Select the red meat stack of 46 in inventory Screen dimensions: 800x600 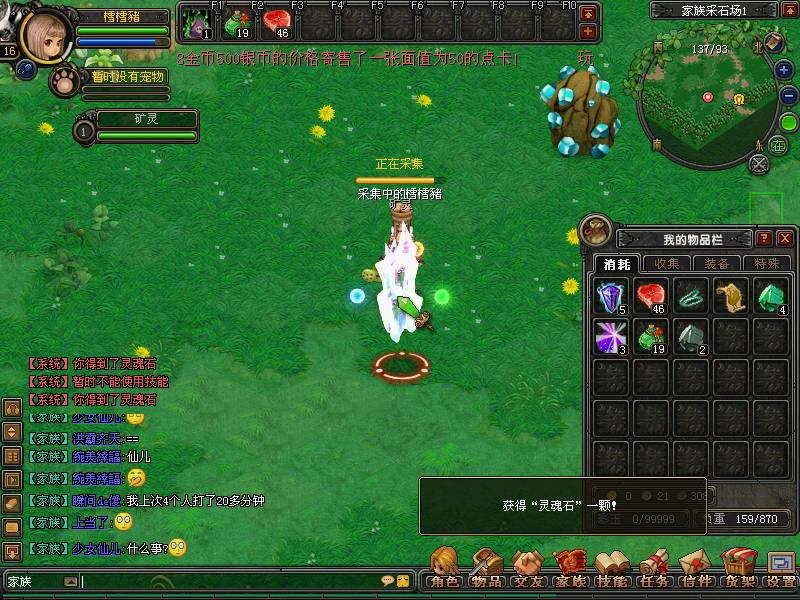coord(652,297)
